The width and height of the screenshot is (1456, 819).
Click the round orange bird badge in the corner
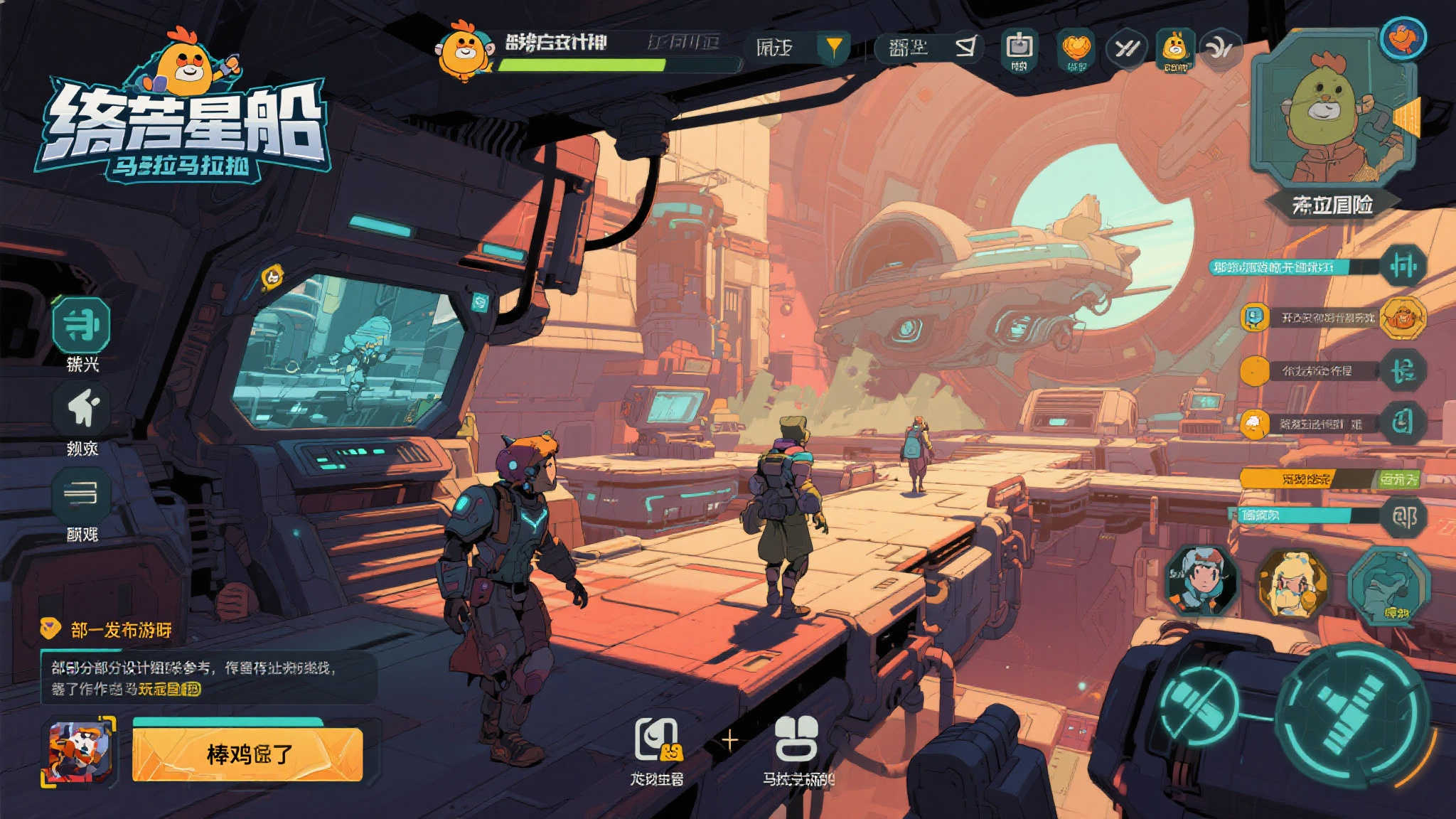(x=1403, y=37)
